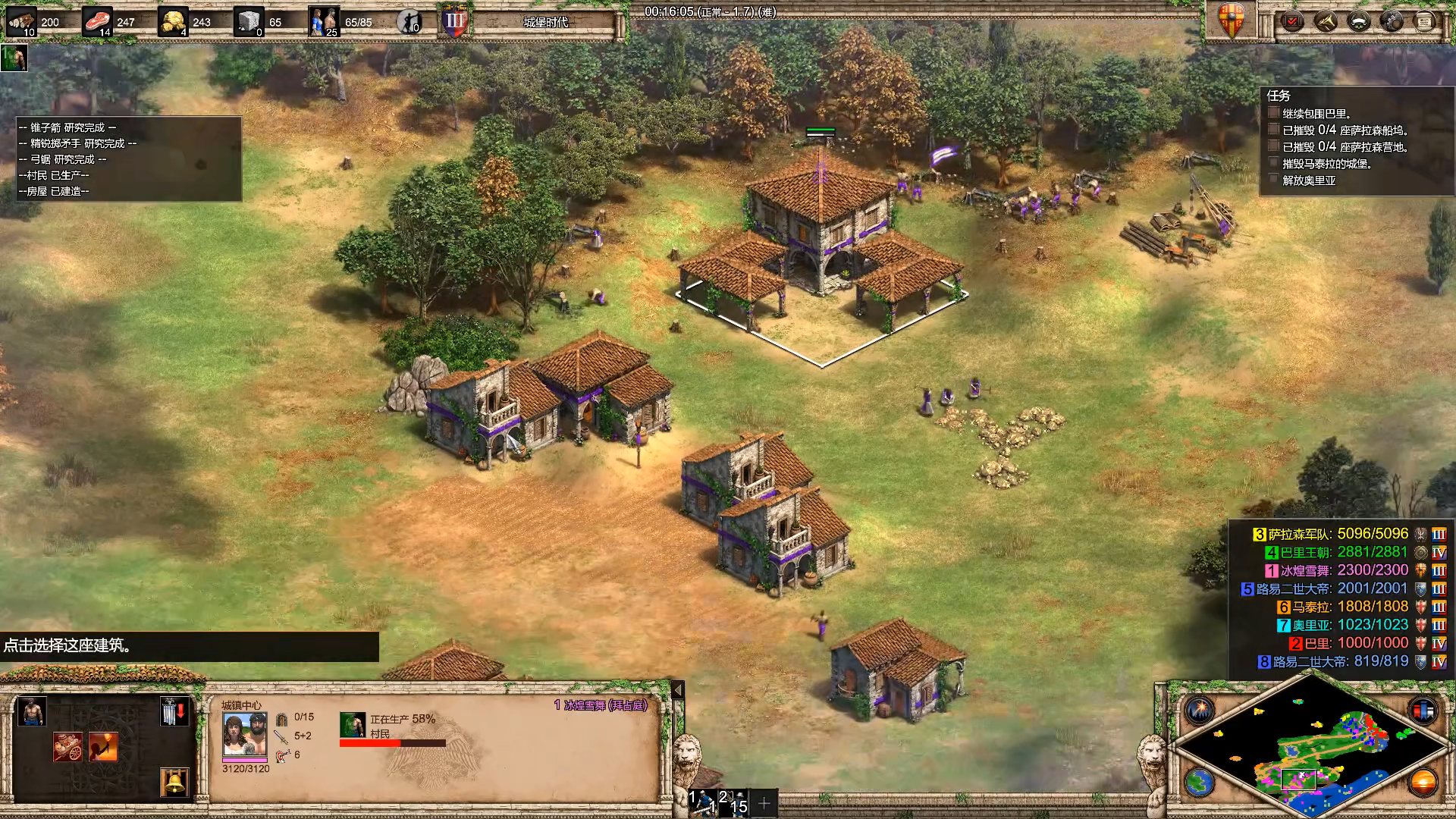The image size is (1456, 819).
Task: Open the chat horn button
Action: pyautogui.click(x=1325, y=21)
